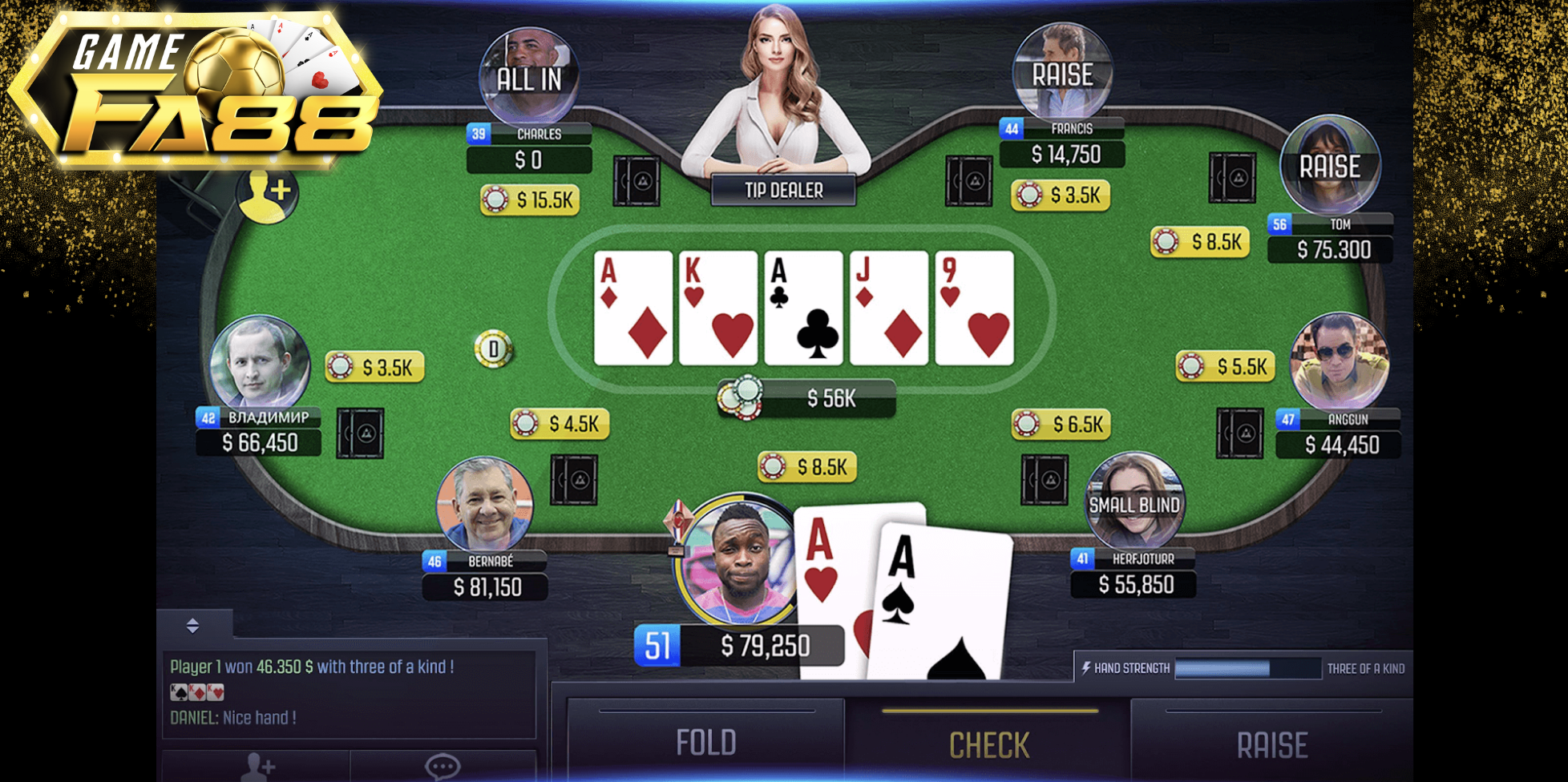Click the add-friend icon at the bottom
The image size is (1568, 782).
pyautogui.click(x=257, y=765)
